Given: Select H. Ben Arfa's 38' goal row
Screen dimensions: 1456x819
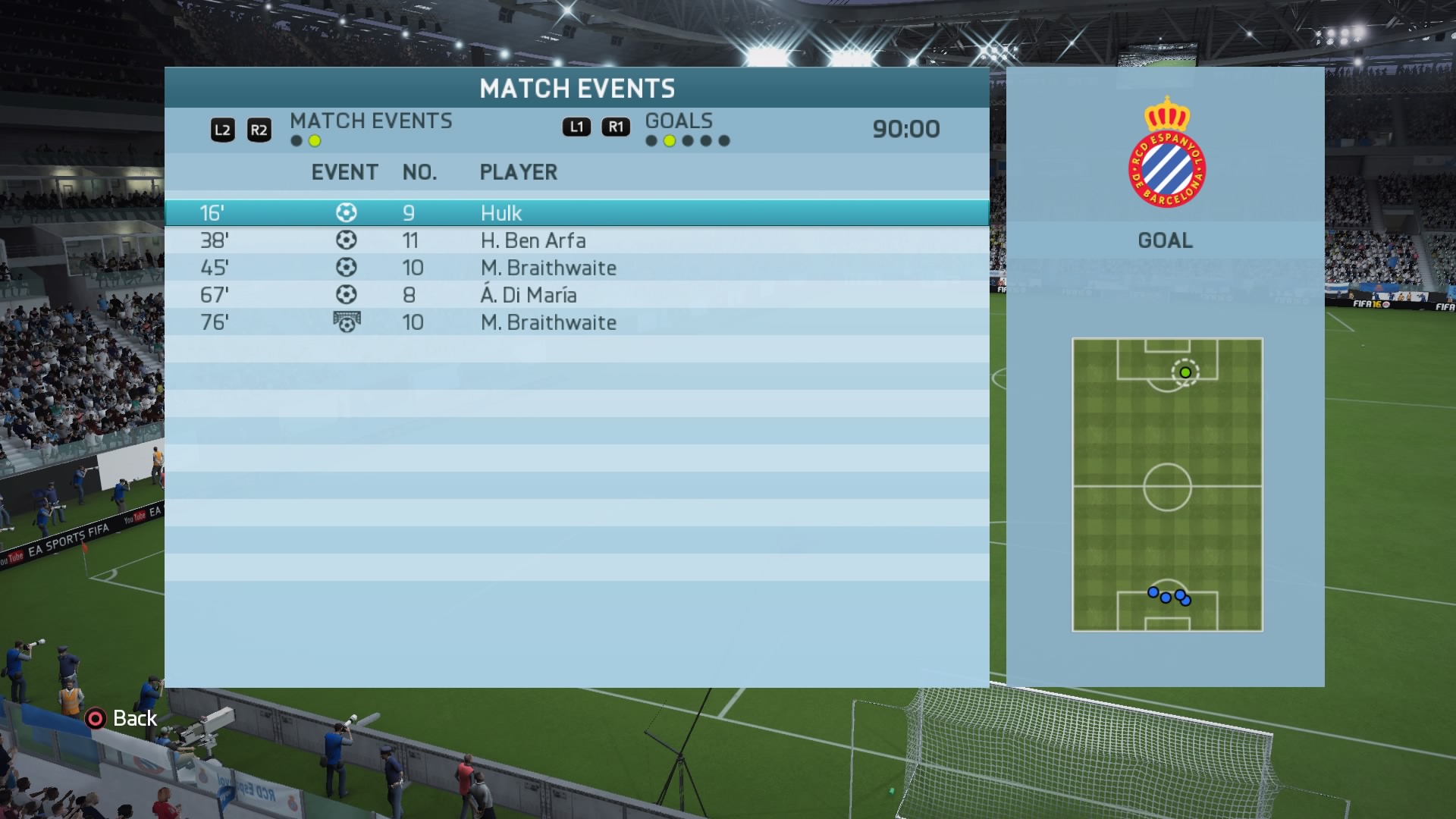Looking at the screenshot, I should (x=576, y=240).
